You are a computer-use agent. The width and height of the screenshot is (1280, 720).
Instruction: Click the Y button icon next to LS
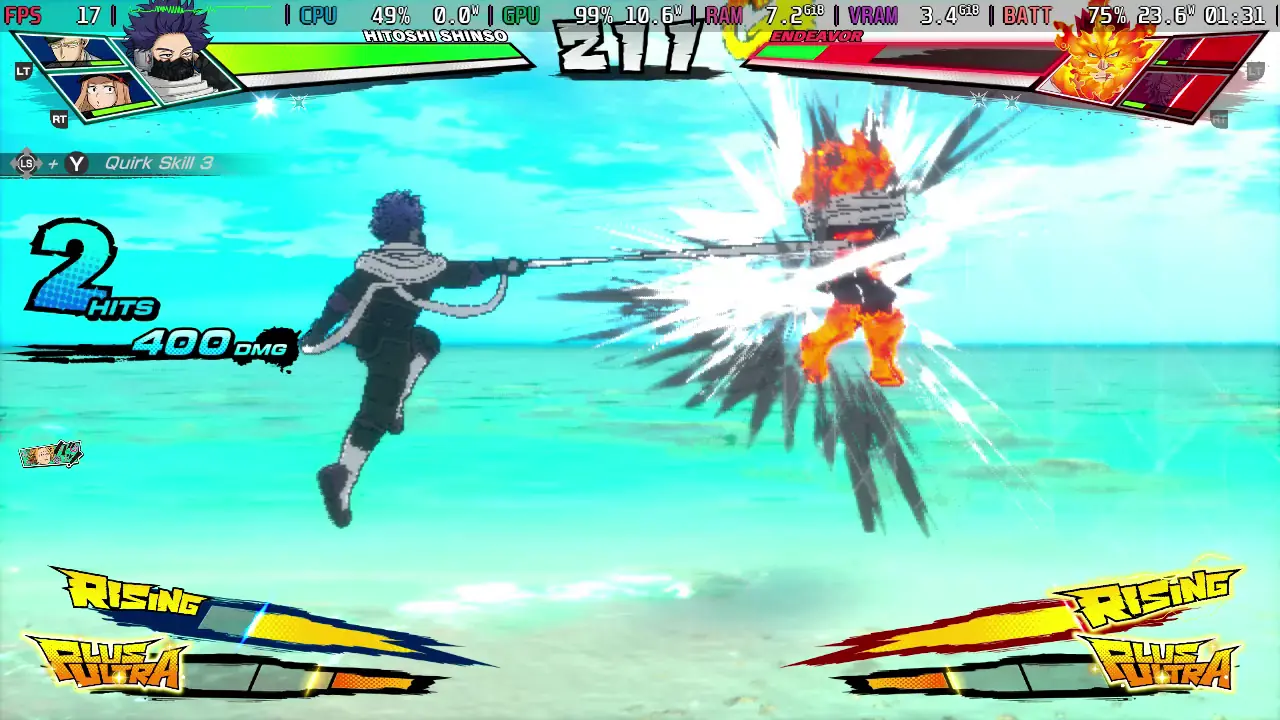76,163
